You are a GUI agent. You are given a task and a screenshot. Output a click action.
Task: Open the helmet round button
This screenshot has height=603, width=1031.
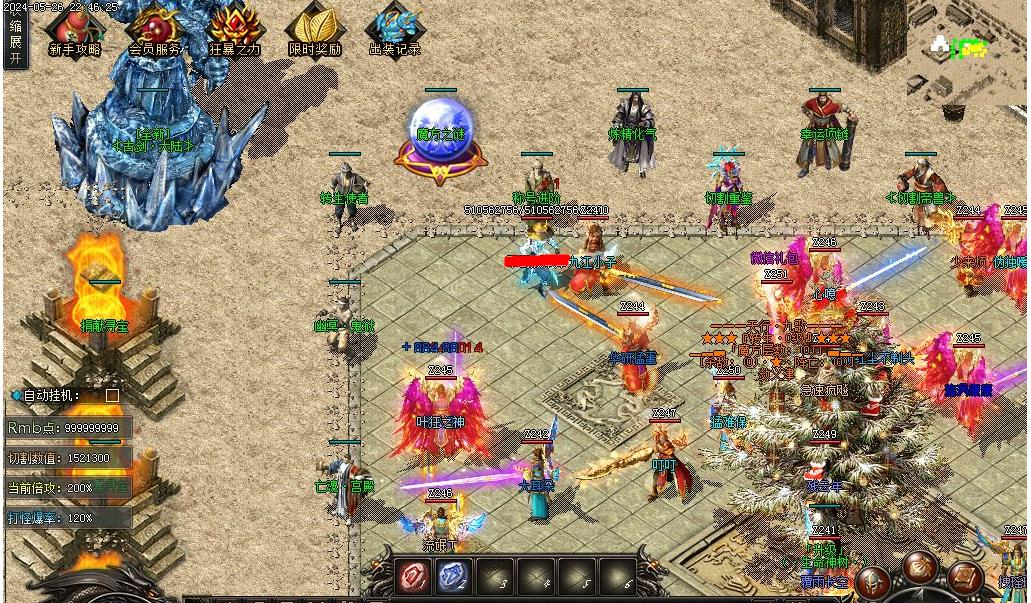click(873, 582)
